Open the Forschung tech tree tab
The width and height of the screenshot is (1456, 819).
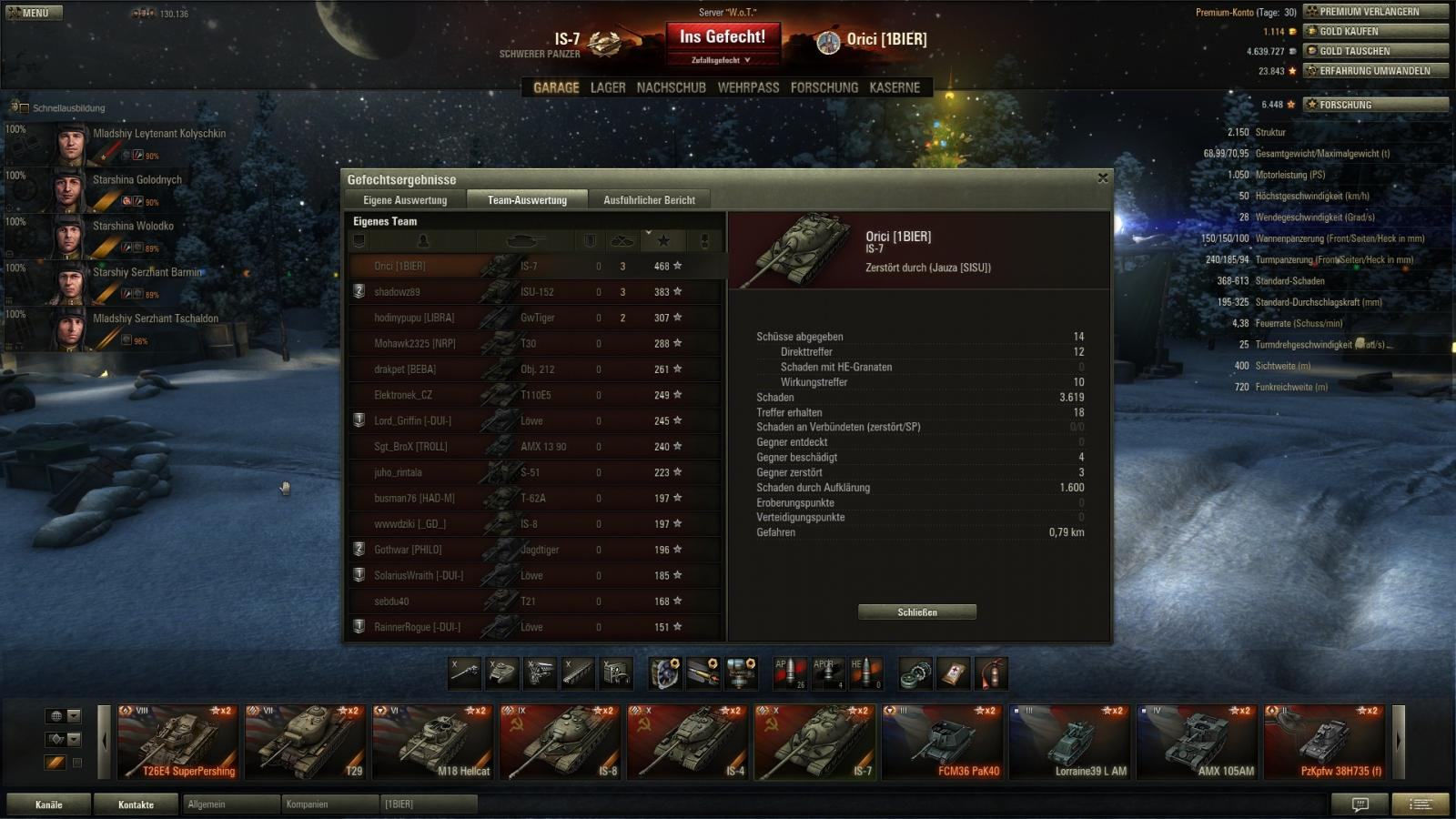(x=824, y=87)
